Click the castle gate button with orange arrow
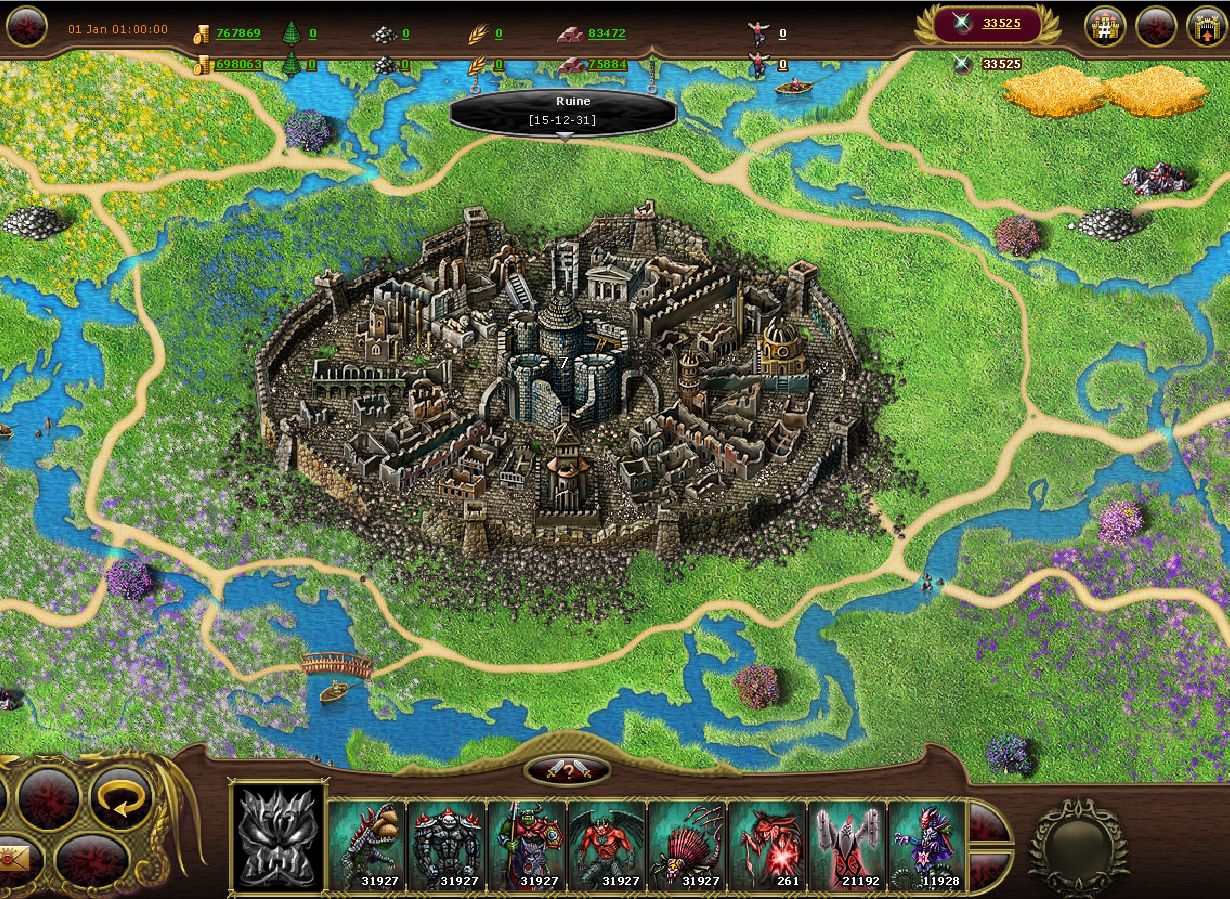Image resolution: width=1230 pixels, height=899 pixels. [x=1206, y=27]
